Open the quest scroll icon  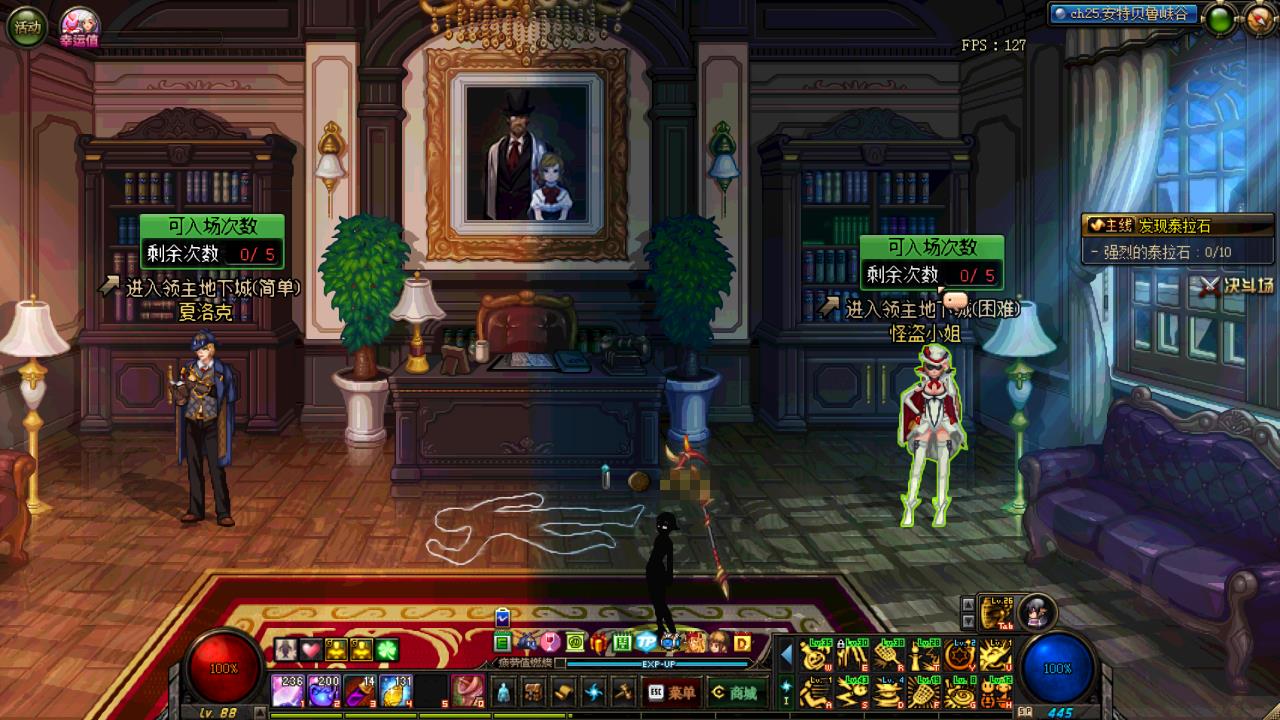tap(564, 692)
